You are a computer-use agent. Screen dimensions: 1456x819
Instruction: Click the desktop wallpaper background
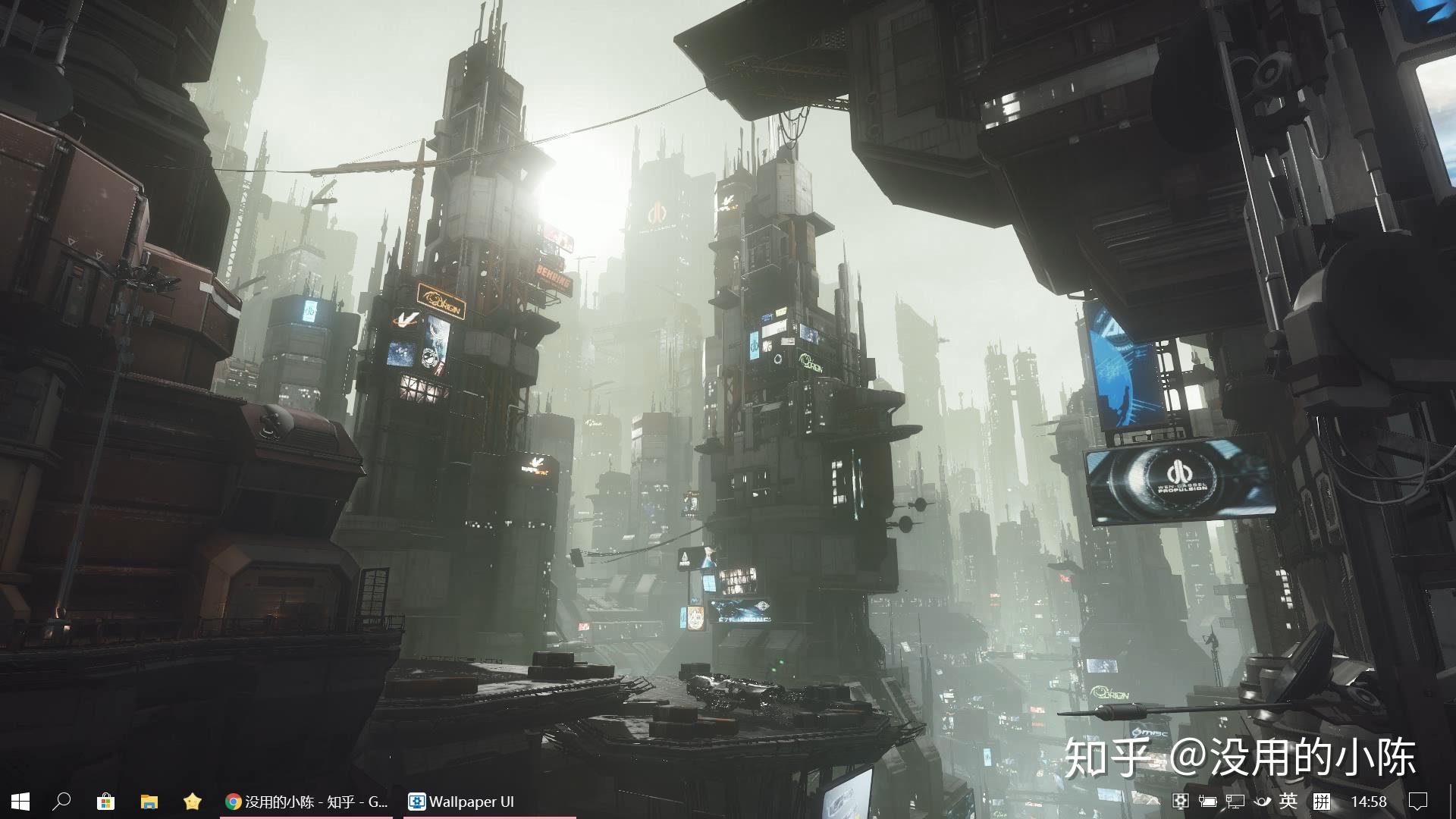682,379
